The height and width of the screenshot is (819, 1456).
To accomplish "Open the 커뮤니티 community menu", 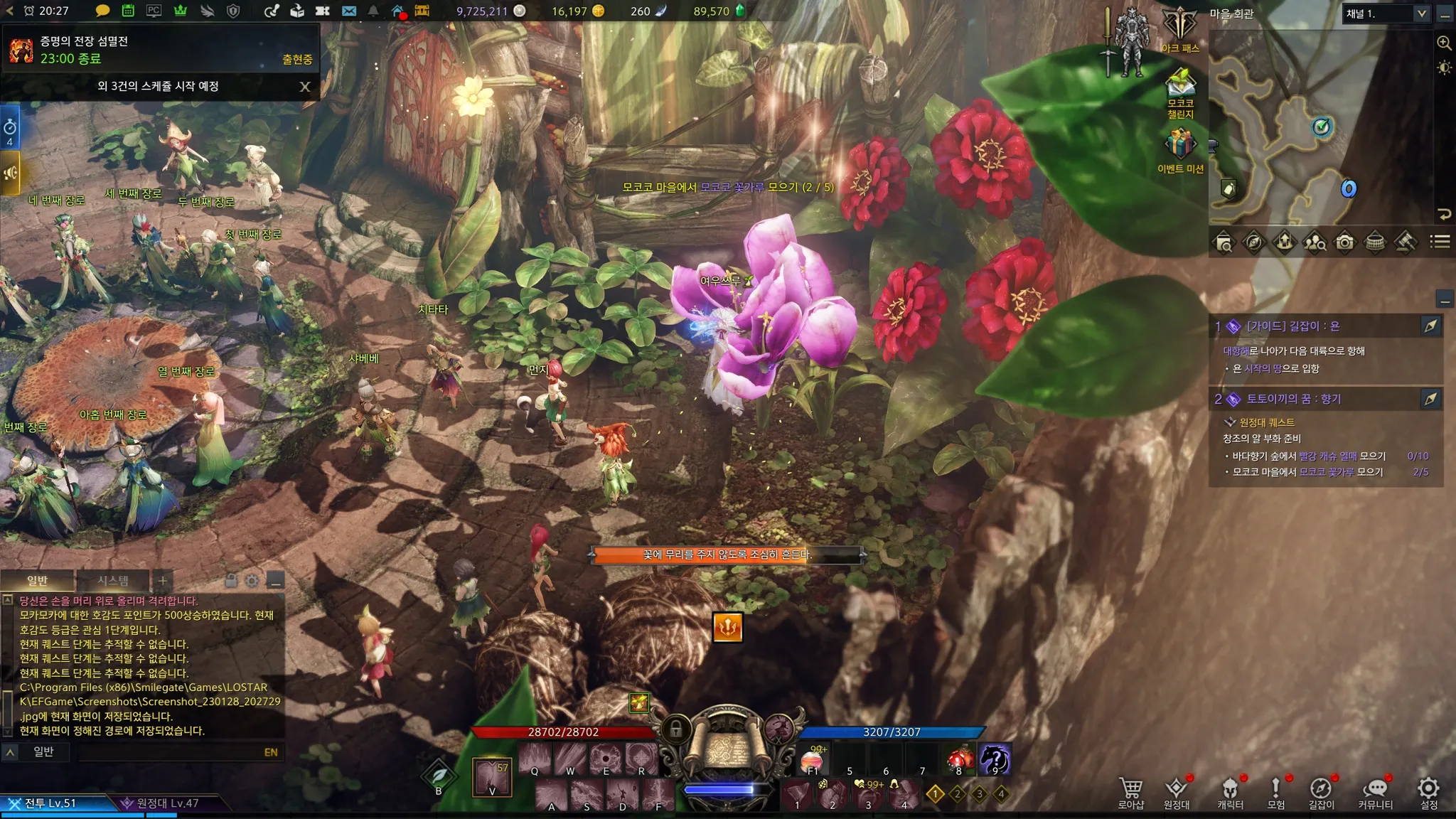I will tap(1375, 792).
